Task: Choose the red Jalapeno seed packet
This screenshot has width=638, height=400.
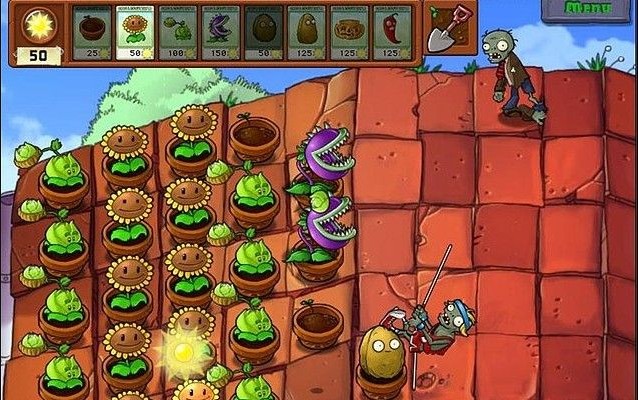Action: click(x=393, y=32)
